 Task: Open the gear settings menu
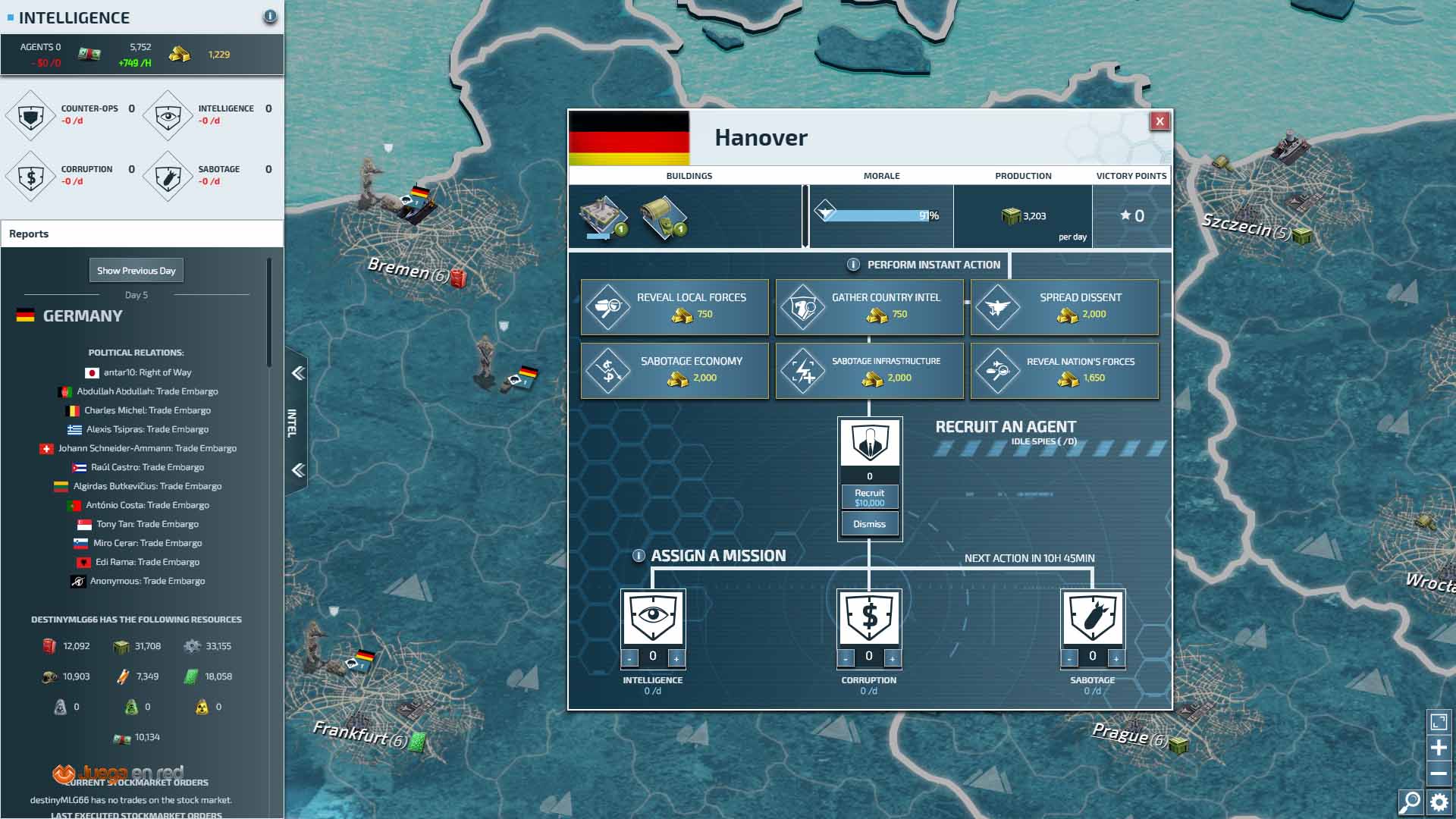pyautogui.click(x=1439, y=802)
